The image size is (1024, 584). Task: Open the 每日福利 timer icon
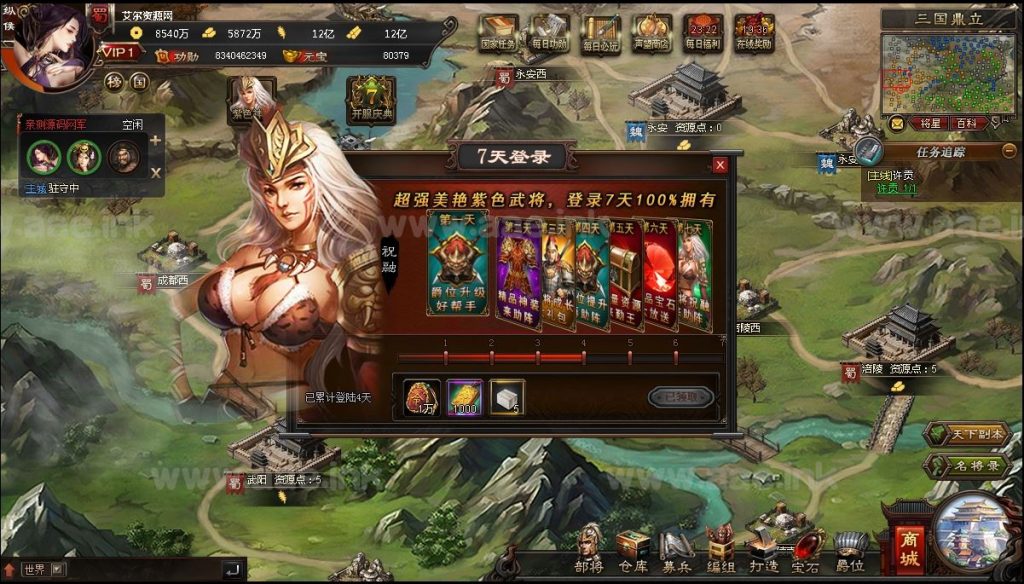[702, 32]
